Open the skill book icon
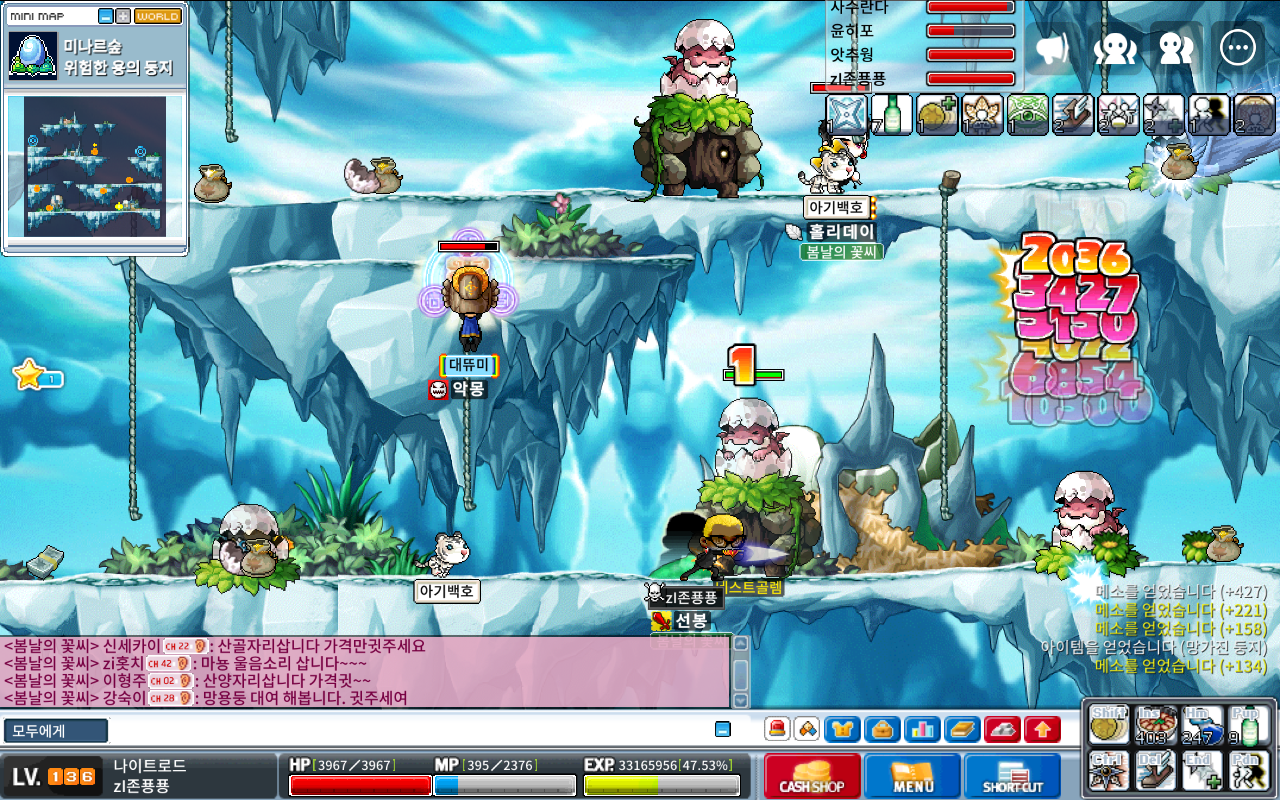Viewport: 1280px width, 800px height. point(962,730)
